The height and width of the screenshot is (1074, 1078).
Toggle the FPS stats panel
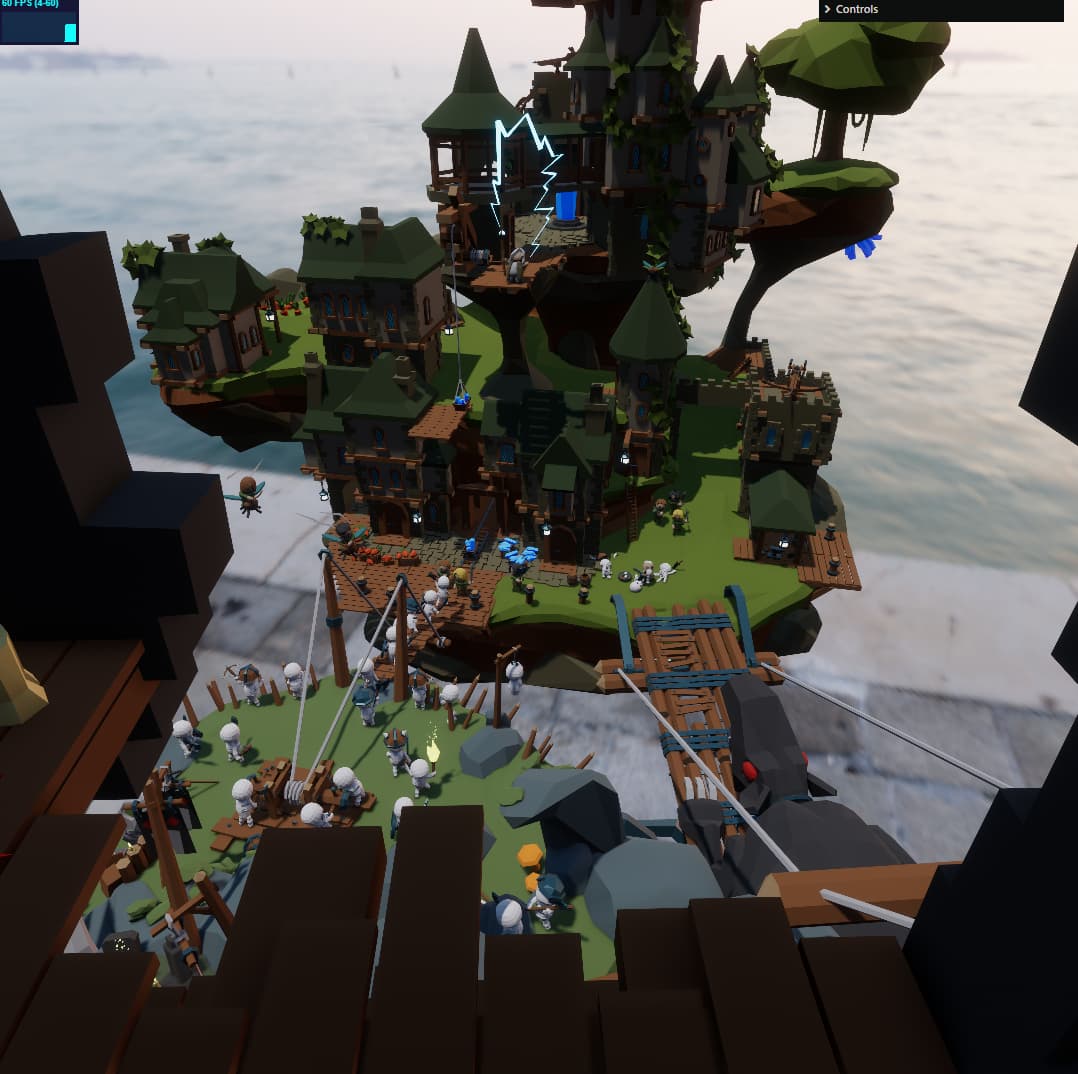(x=39, y=22)
